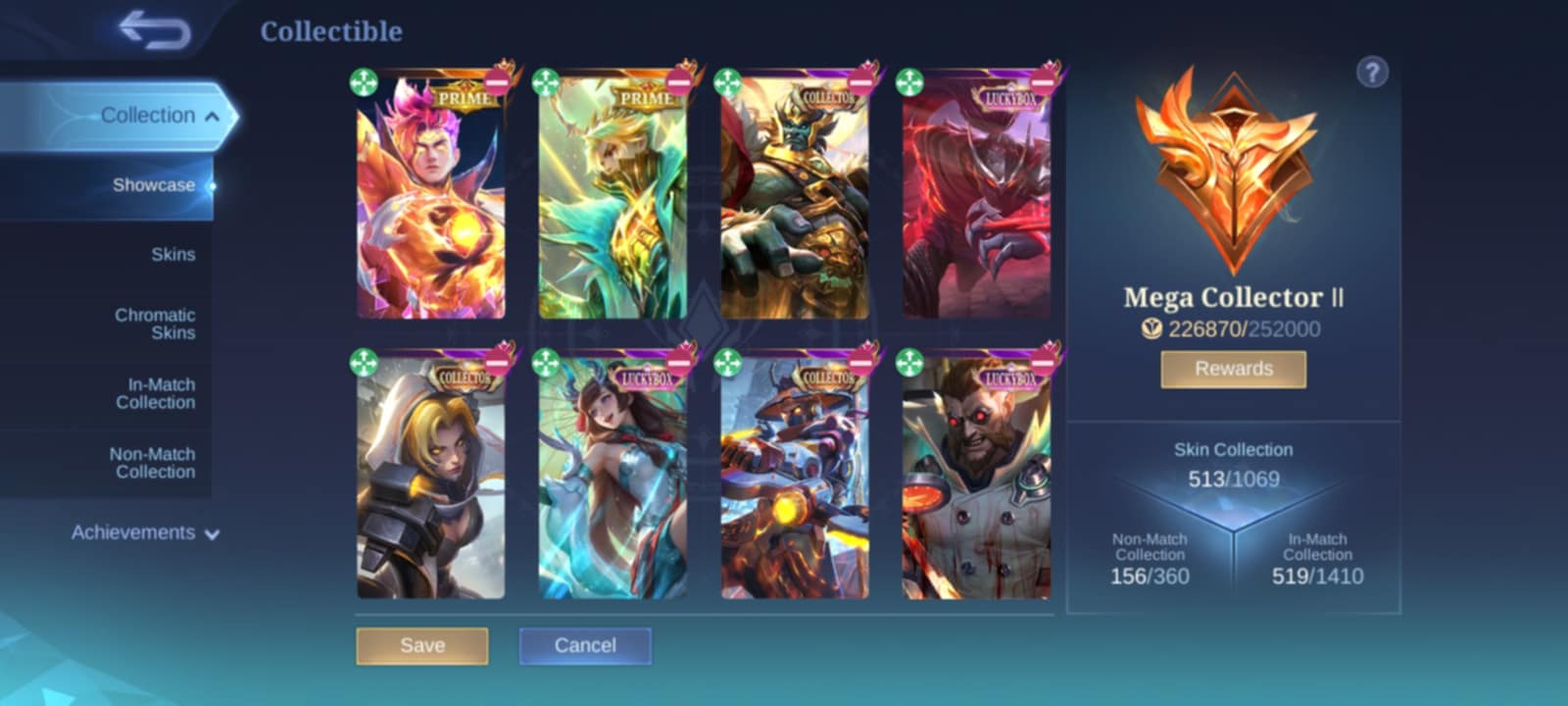Open the Chromatic Skins tab
Screen dimensions: 1568x706
(155, 324)
